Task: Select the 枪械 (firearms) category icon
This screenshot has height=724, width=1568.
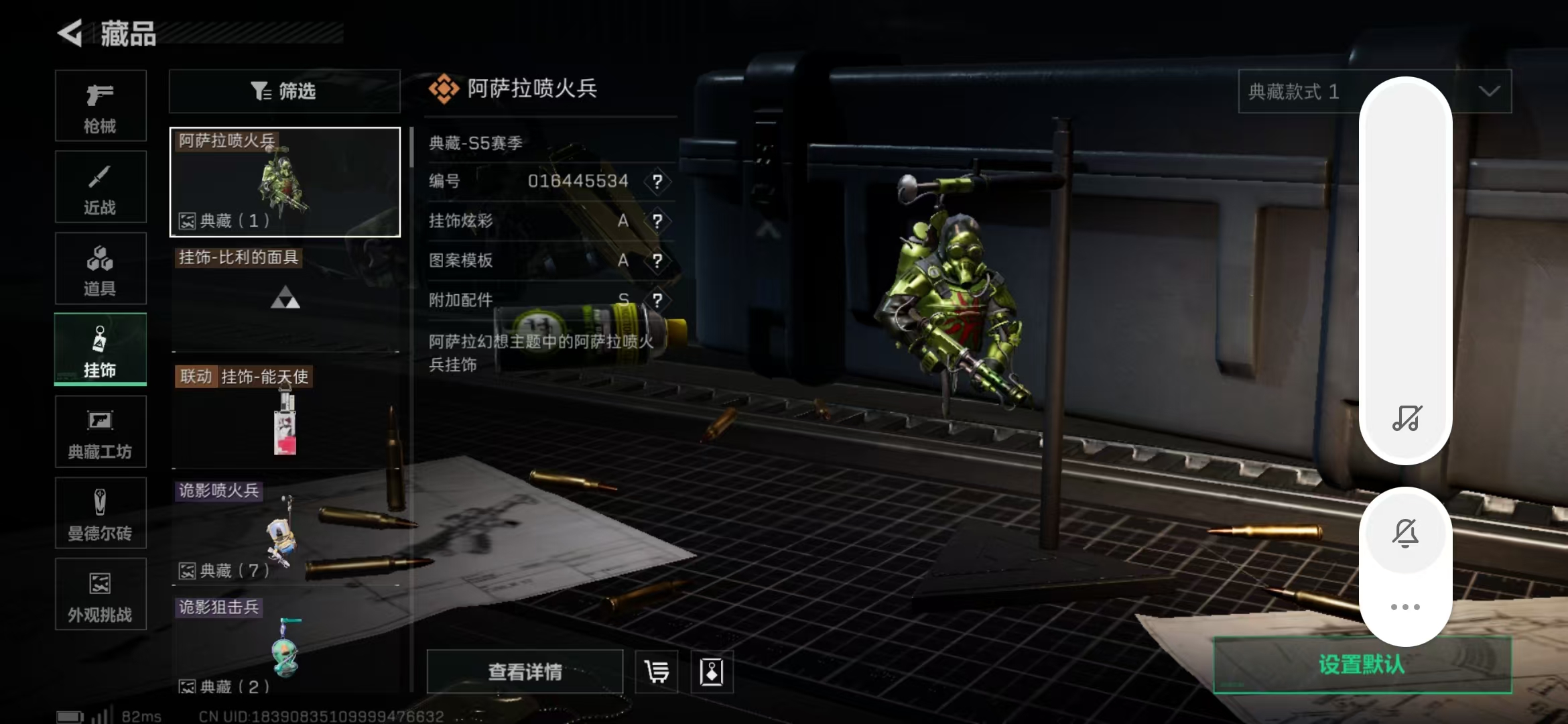Action: pyautogui.click(x=101, y=106)
